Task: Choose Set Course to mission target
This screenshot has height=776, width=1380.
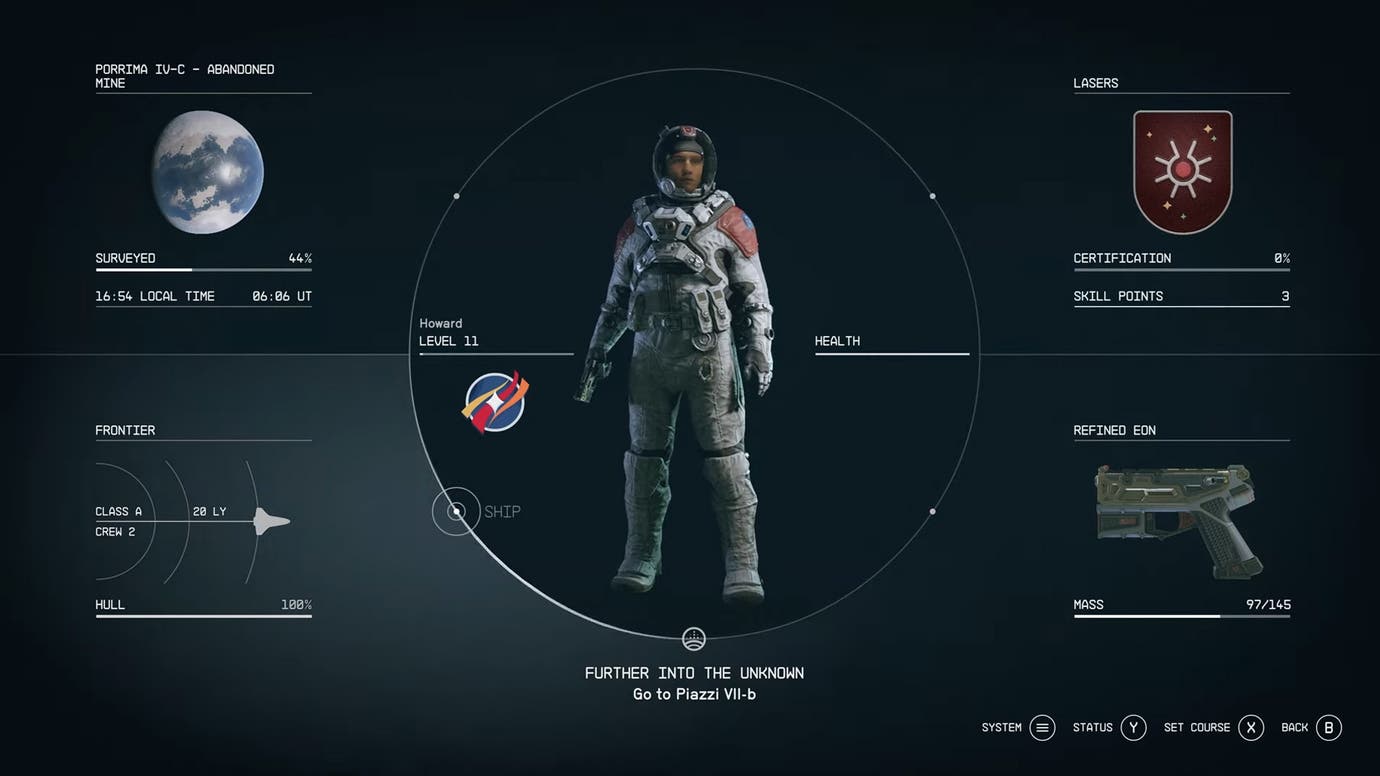Action: (1251, 728)
